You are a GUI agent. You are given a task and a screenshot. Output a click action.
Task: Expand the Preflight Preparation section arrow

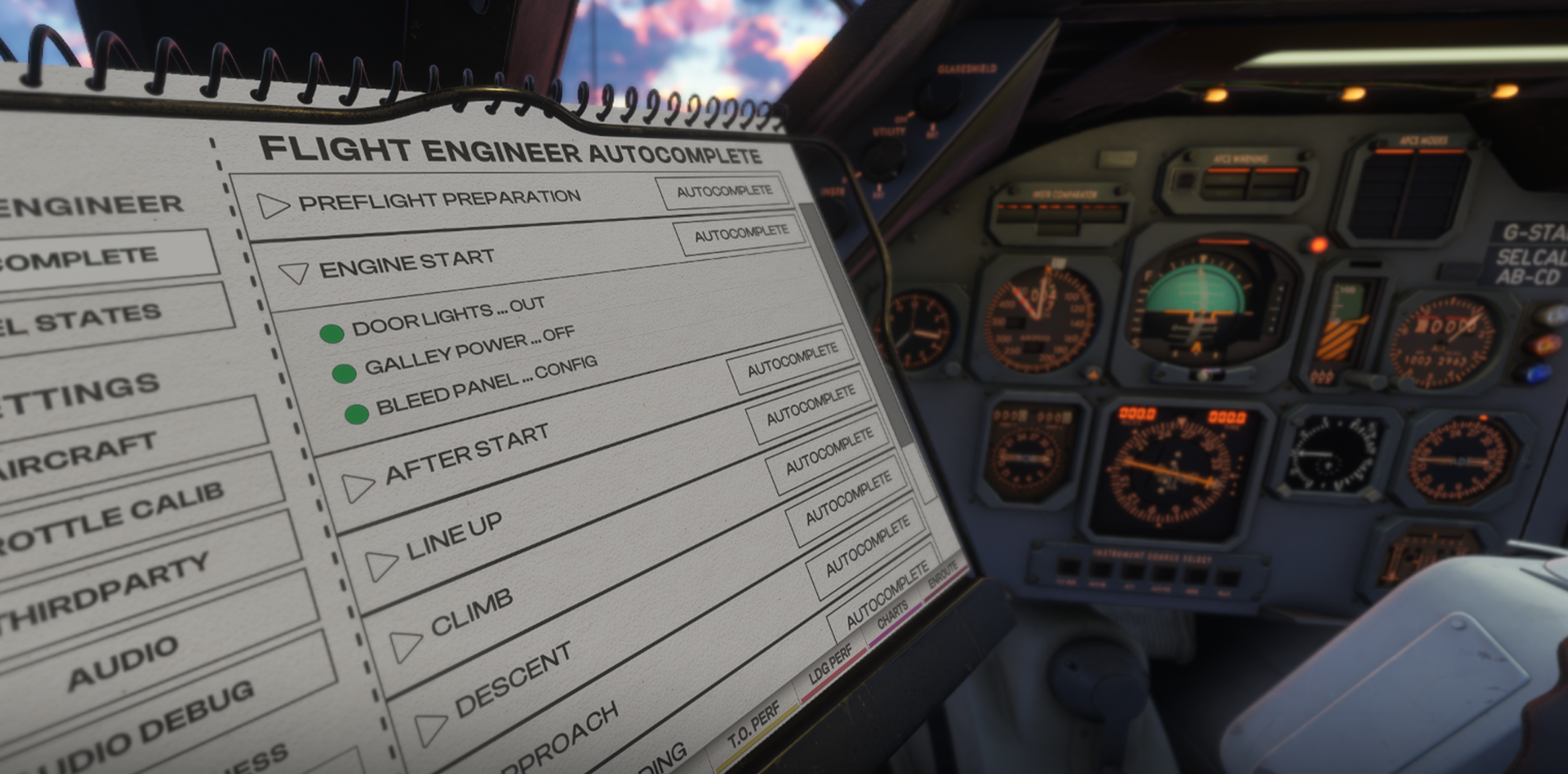click(x=273, y=206)
